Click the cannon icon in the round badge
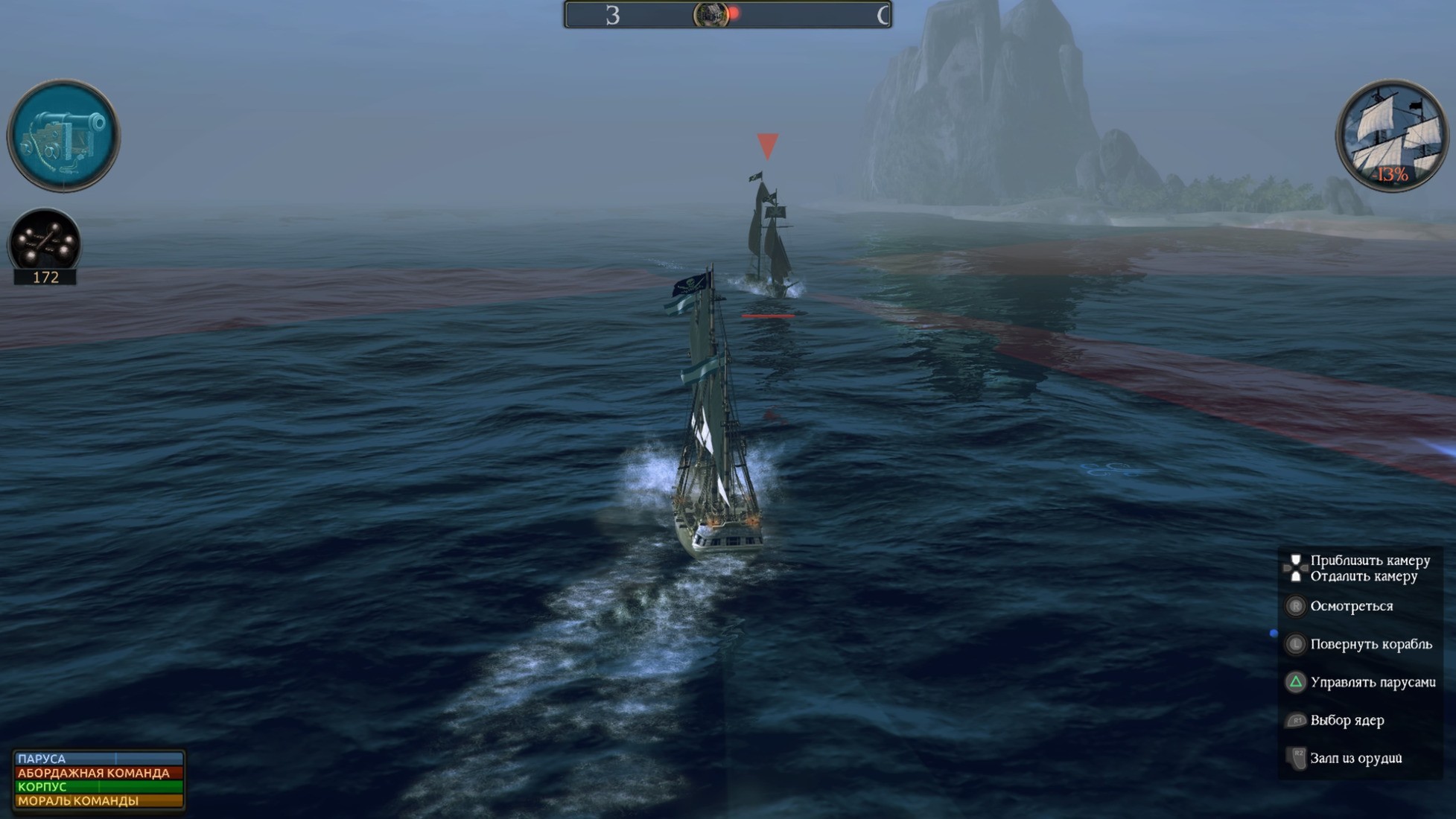1456x819 pixels. (x=63, y=136)
